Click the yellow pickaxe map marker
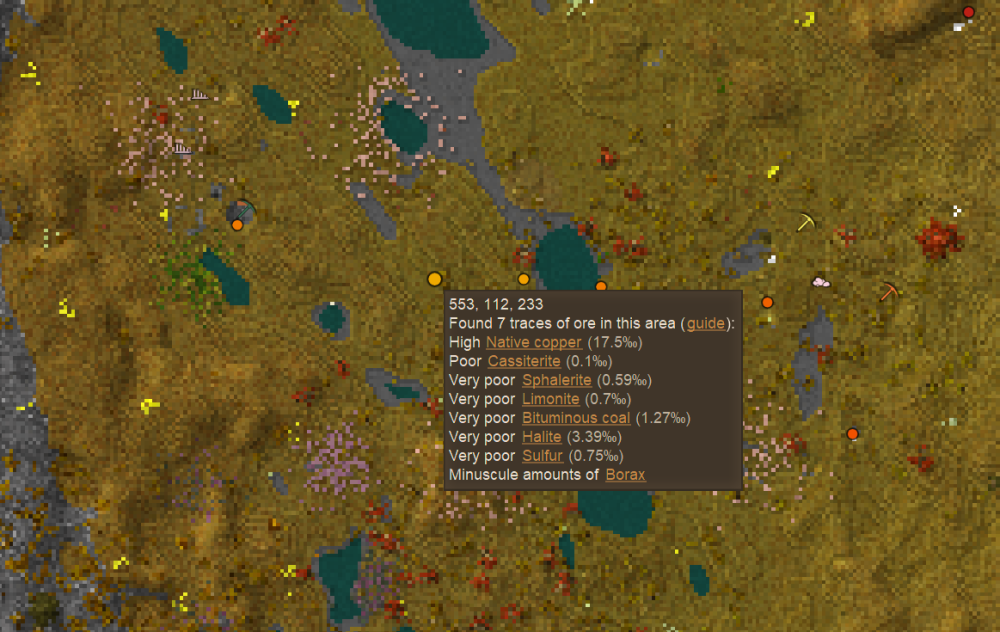1000x632 pixels. (x=806, y=222)
